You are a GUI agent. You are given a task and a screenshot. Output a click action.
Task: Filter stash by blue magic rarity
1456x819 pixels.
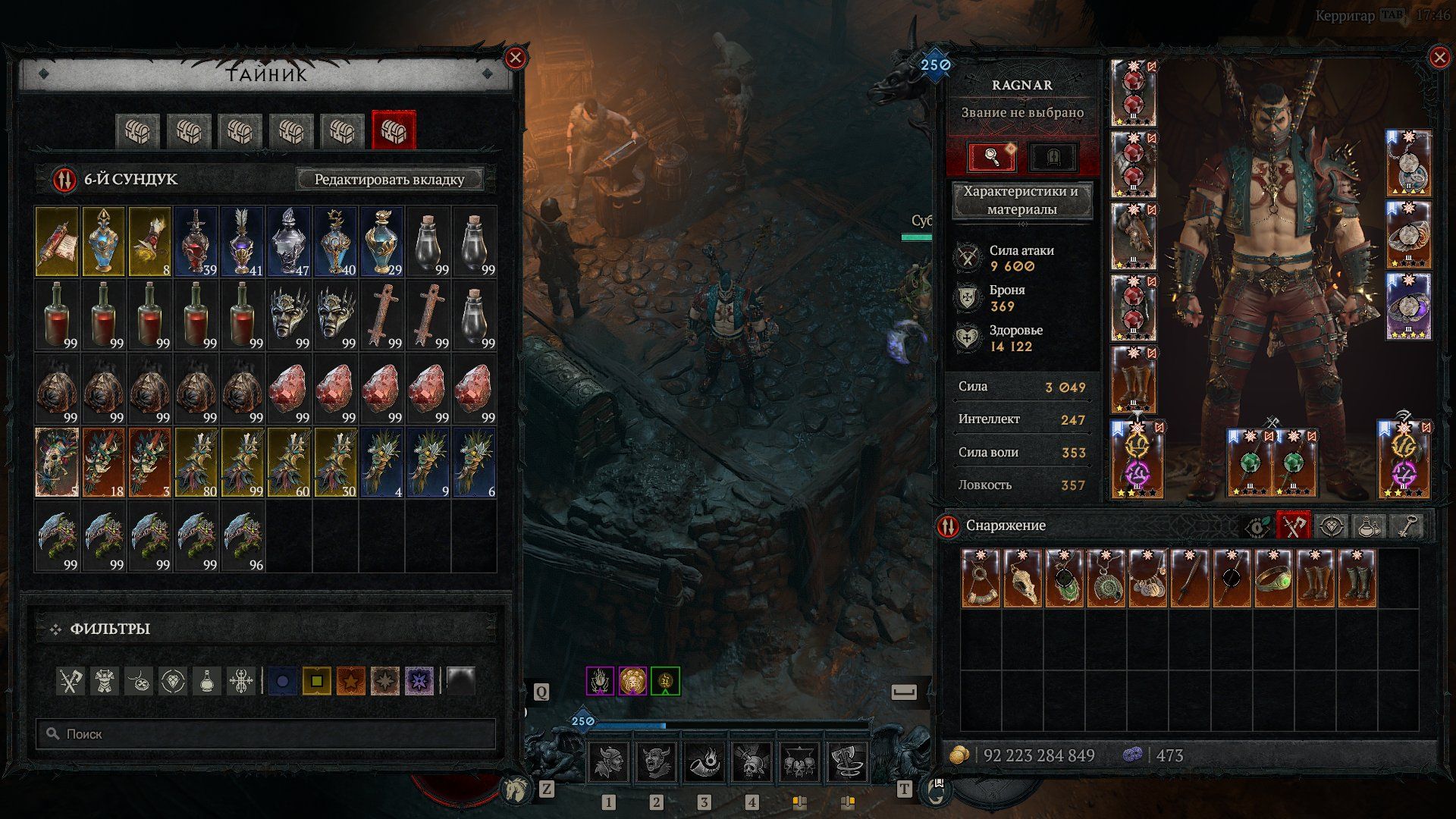tap(283, 681)
